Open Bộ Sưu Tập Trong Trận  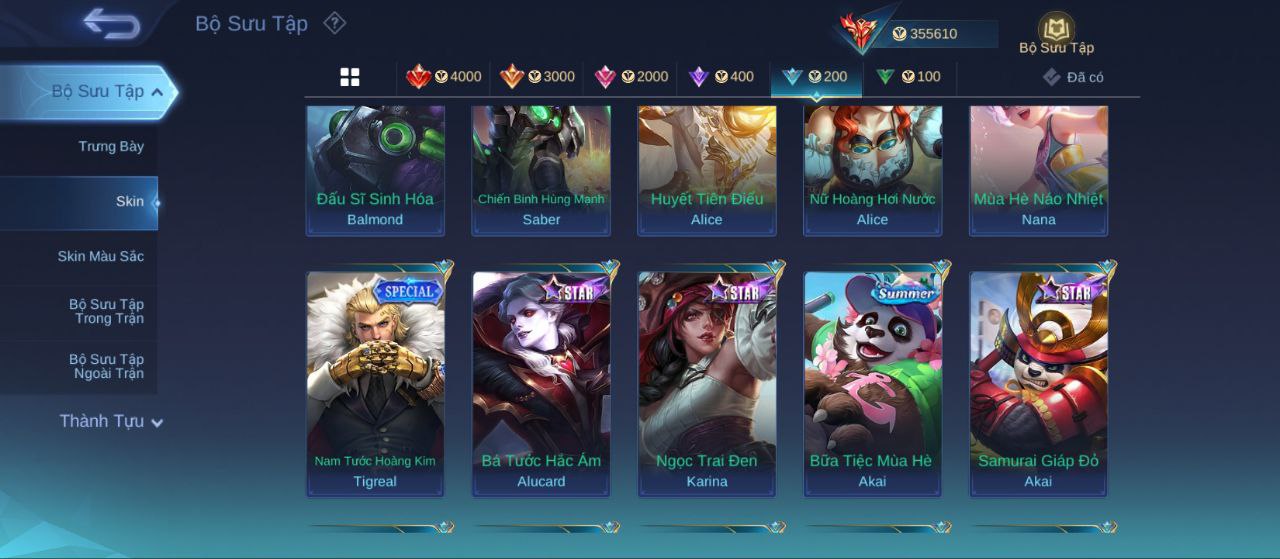(x=106, y=312)
